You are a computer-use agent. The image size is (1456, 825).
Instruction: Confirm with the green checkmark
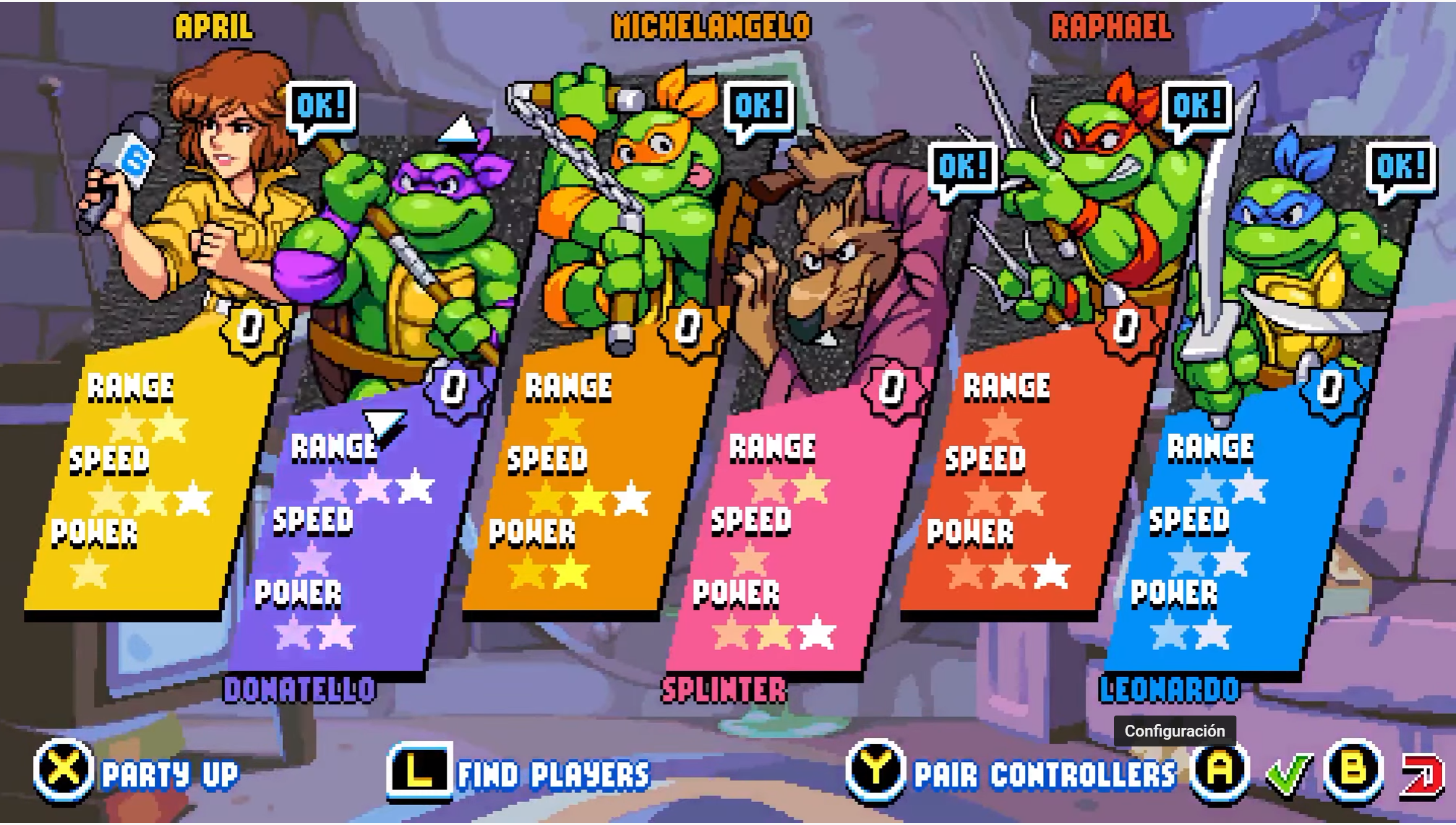(1288, 773)
